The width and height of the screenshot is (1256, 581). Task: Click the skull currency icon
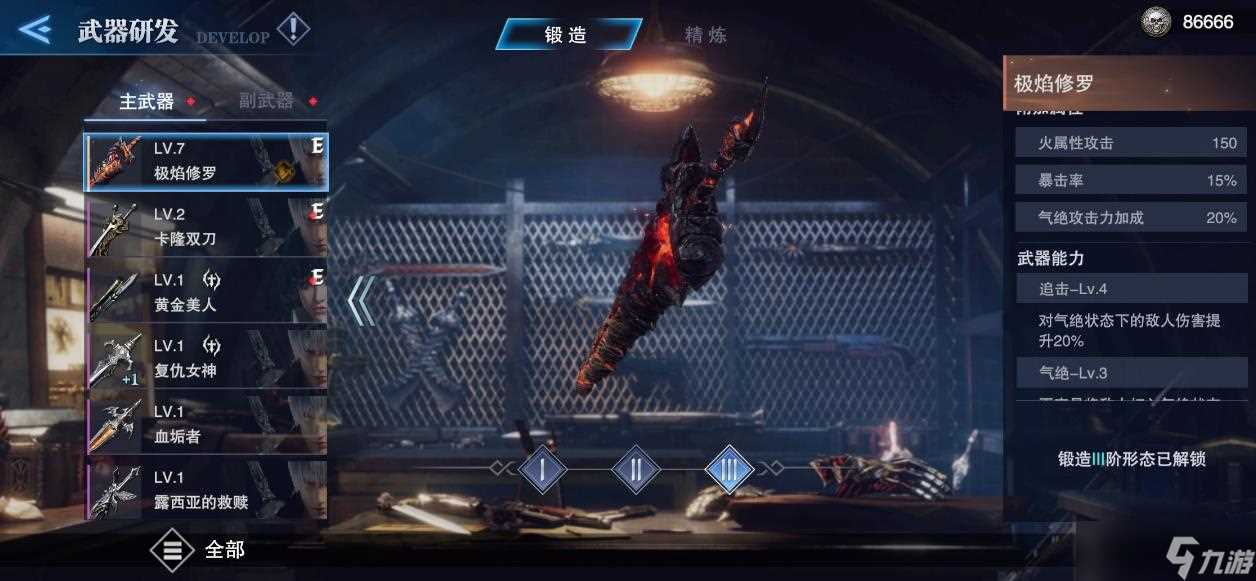(x=1156, y=22)
